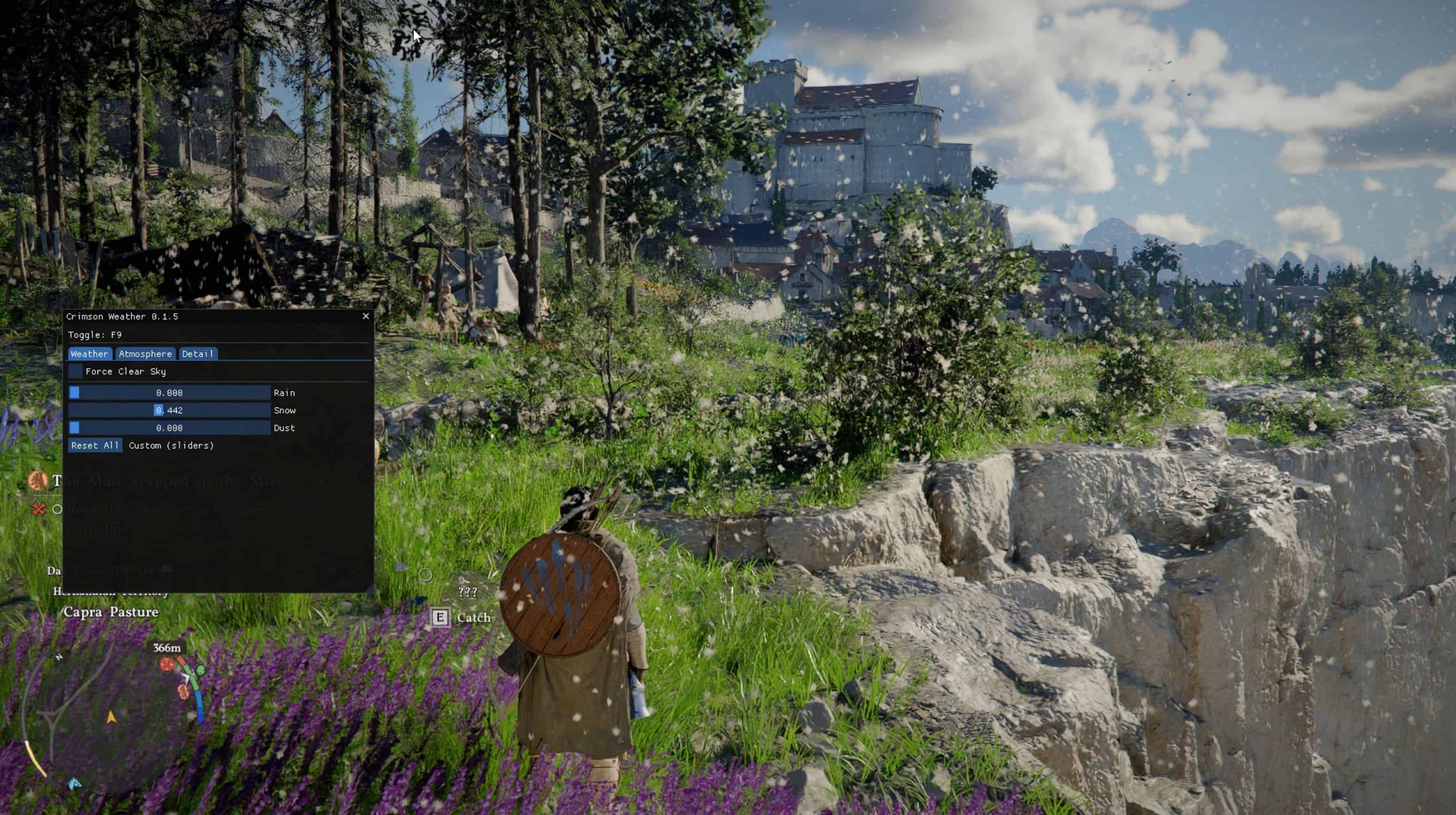1456x815 pixels.
Task: Click the Rain intensity slider
Action: pyautogui.click(x=169, y=393)
